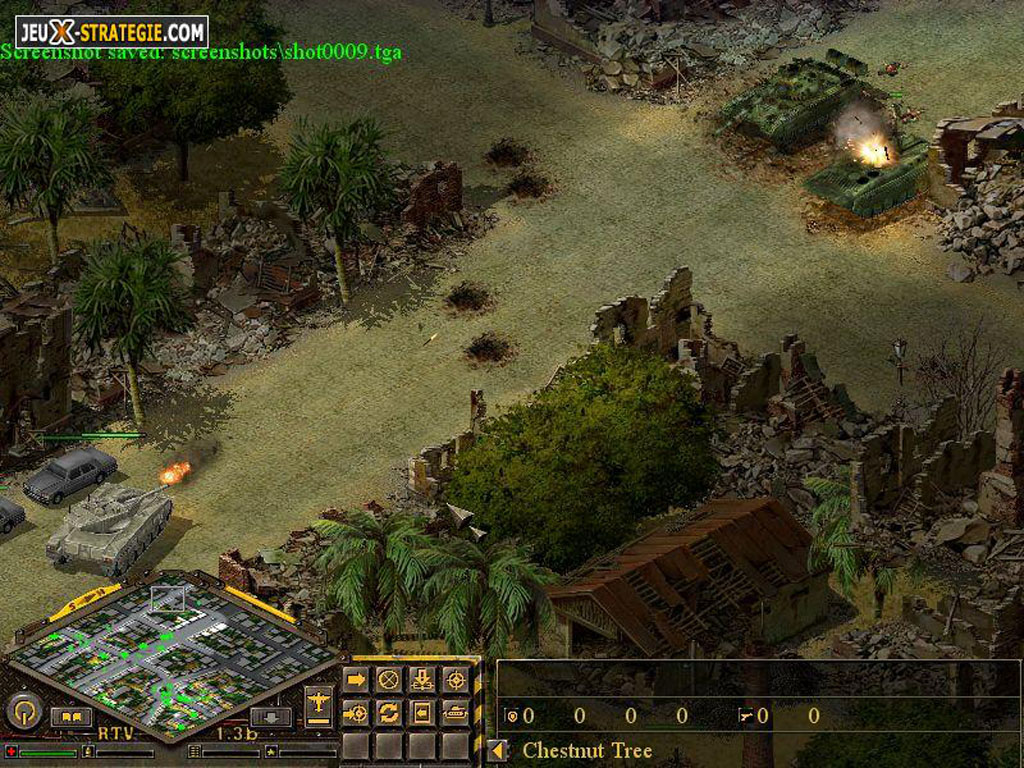Open the book icon button
Screen dimensions: 1024x768
click(x=71, y=717)
